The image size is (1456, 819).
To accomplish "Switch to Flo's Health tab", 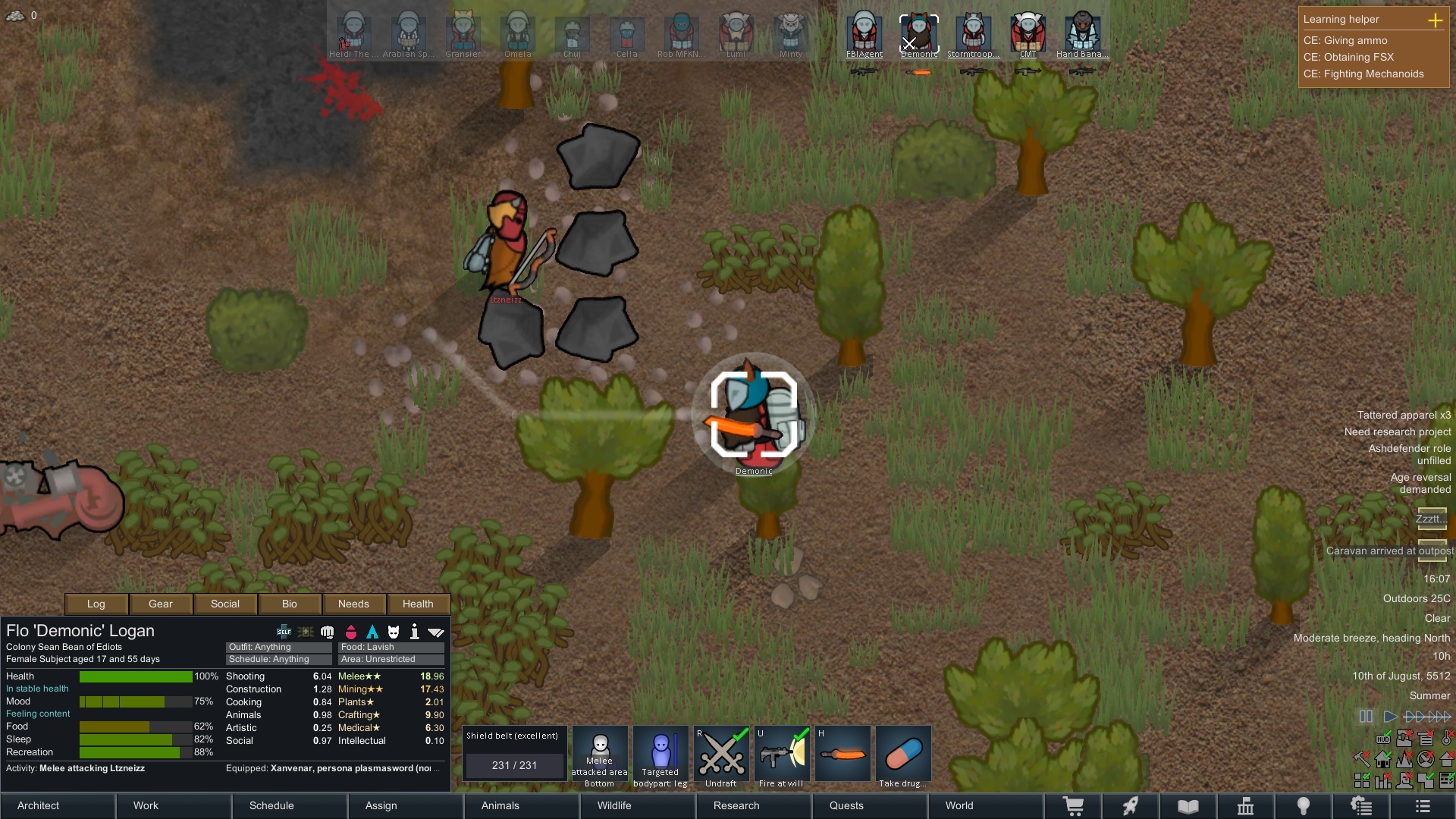I will click(418, 604).
